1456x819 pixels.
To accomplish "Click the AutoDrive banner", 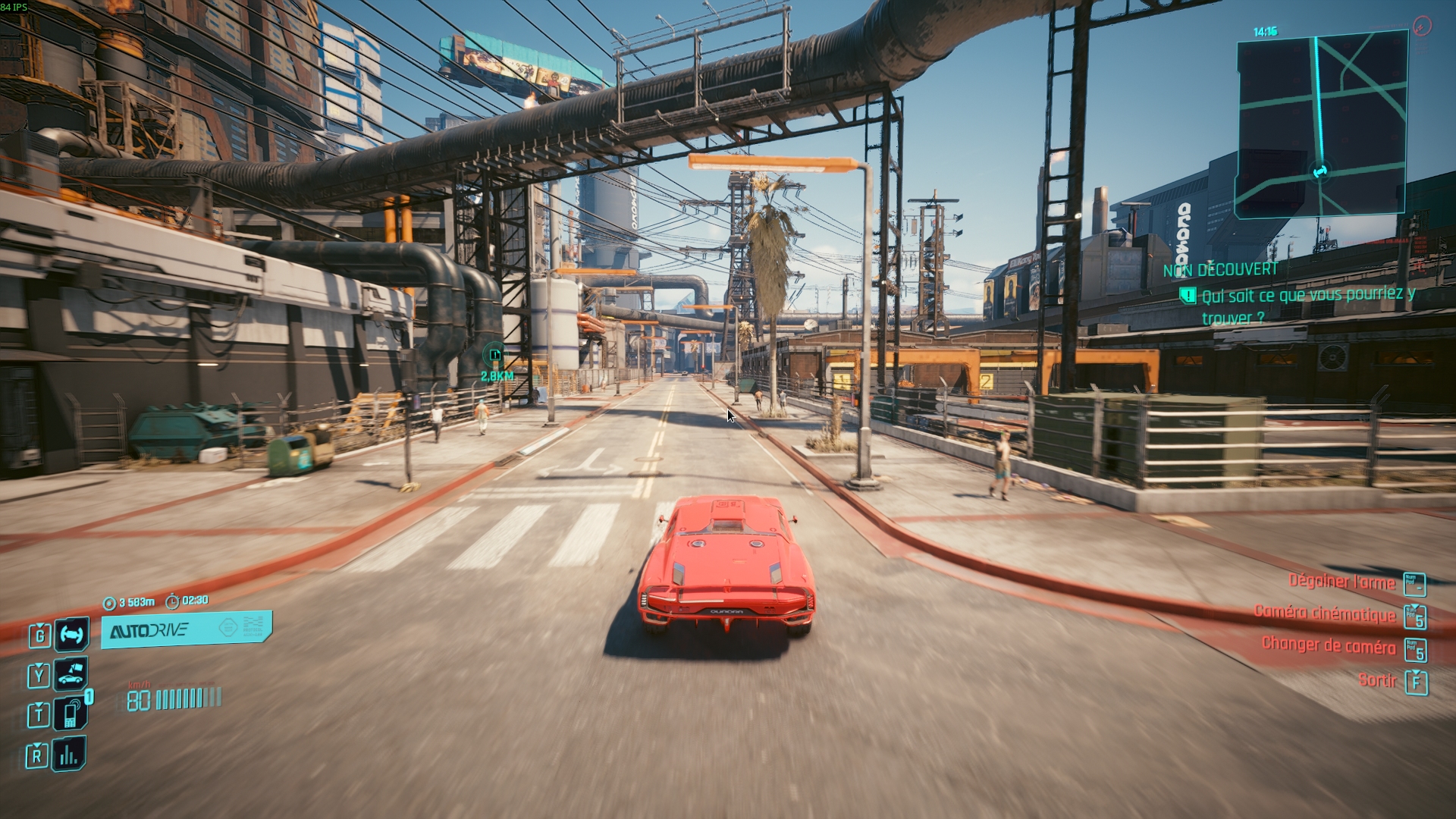I will click(x=187, y=629).
